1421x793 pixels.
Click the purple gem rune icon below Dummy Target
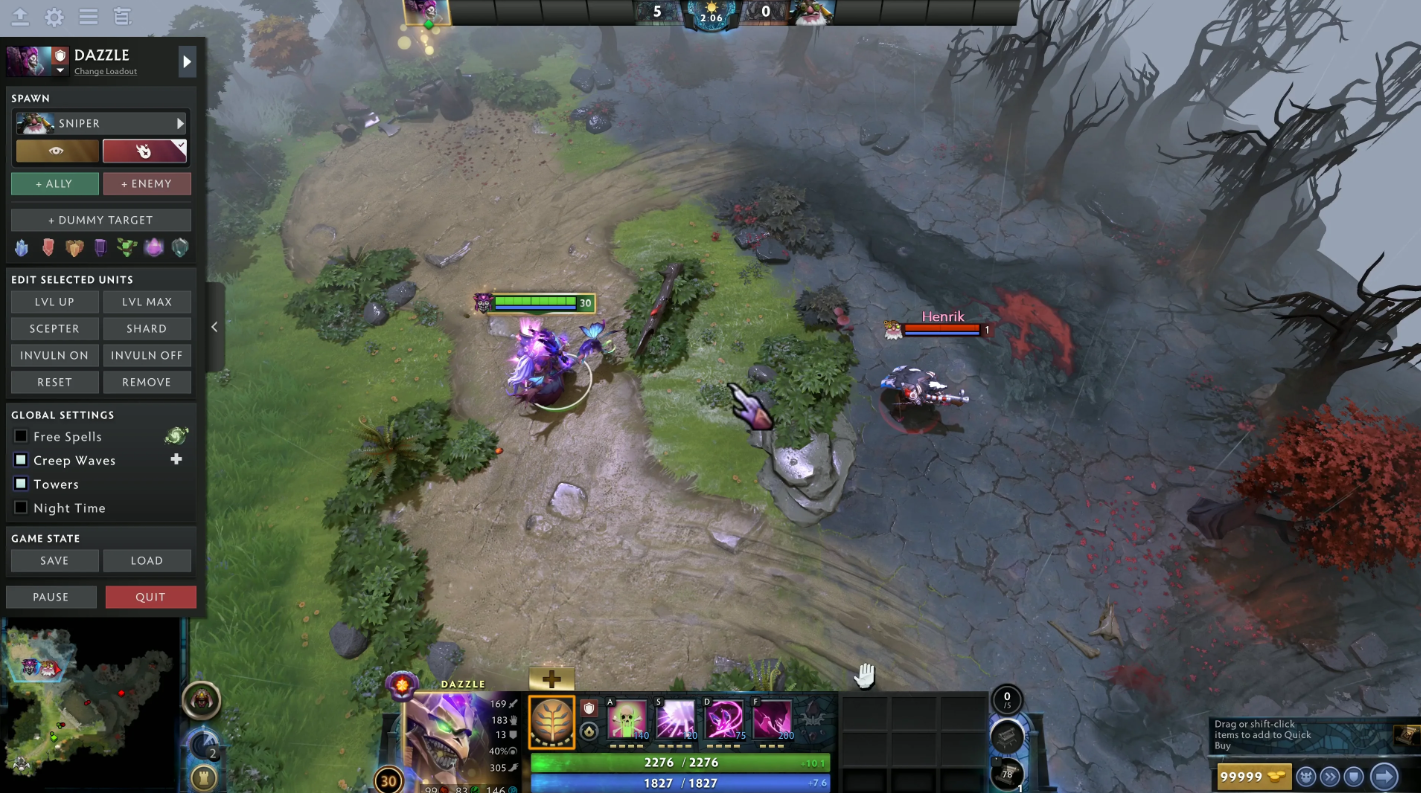pyautogui.click(x=152, y=247)
